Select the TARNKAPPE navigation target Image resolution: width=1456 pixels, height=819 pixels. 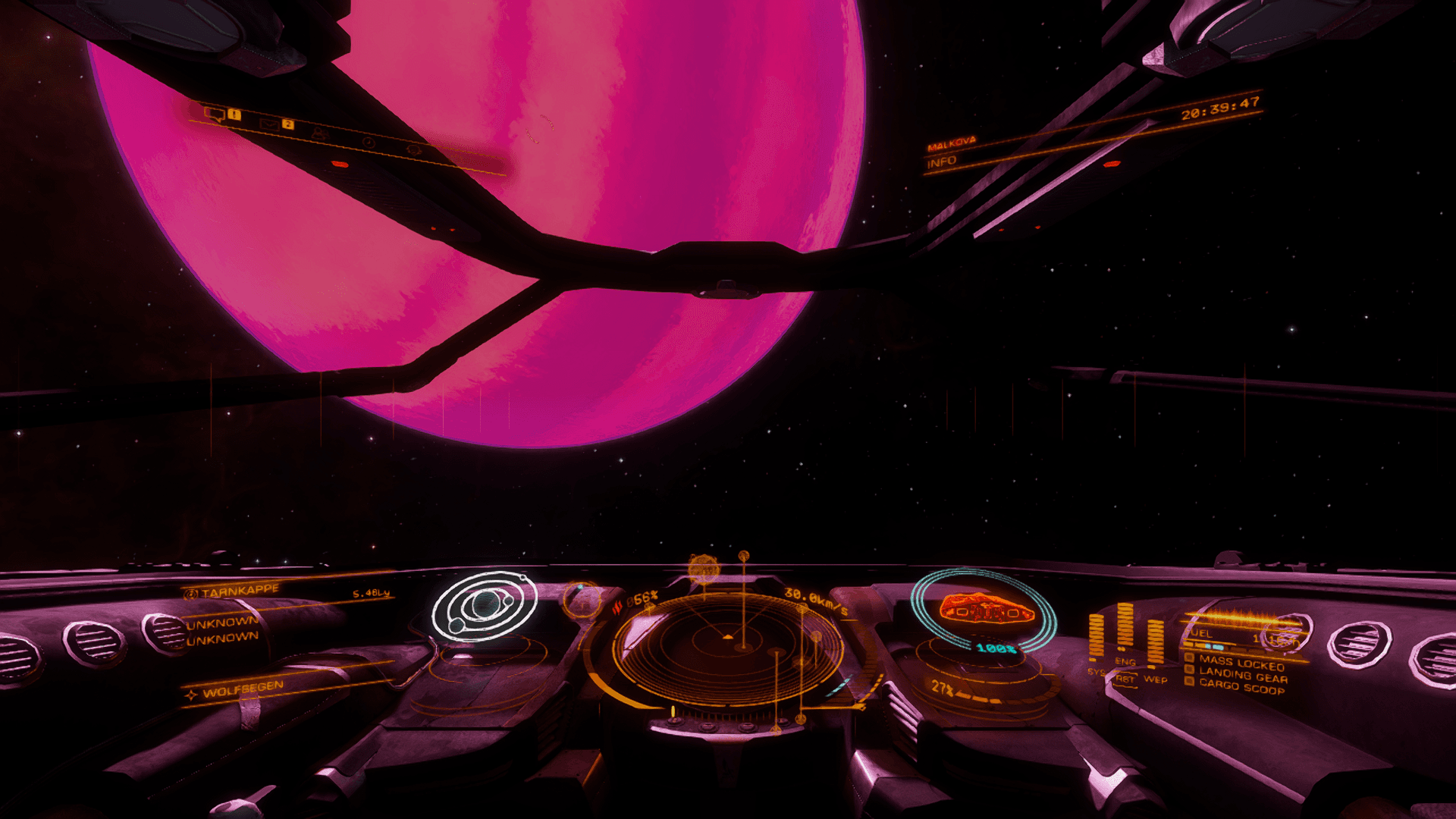pos(240,591)
